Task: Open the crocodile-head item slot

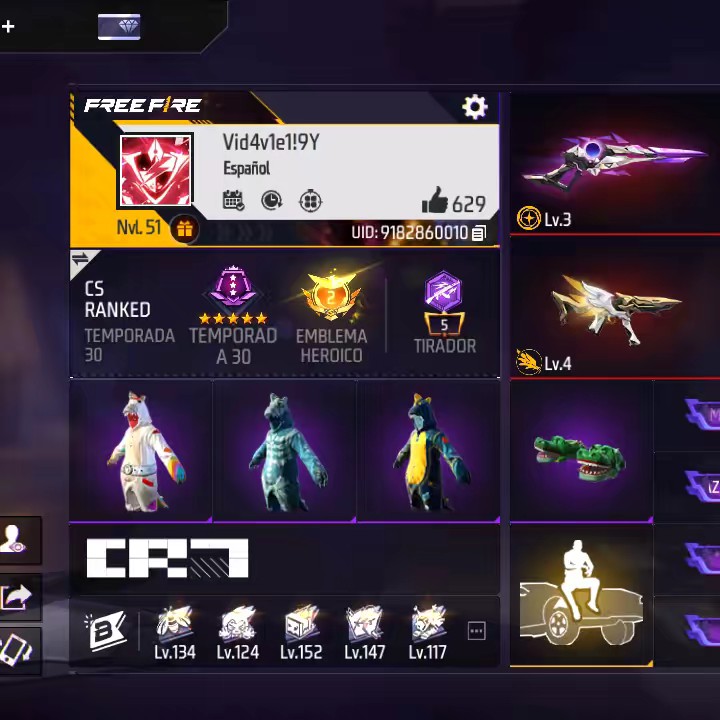Action: click(x=580, y=452)
